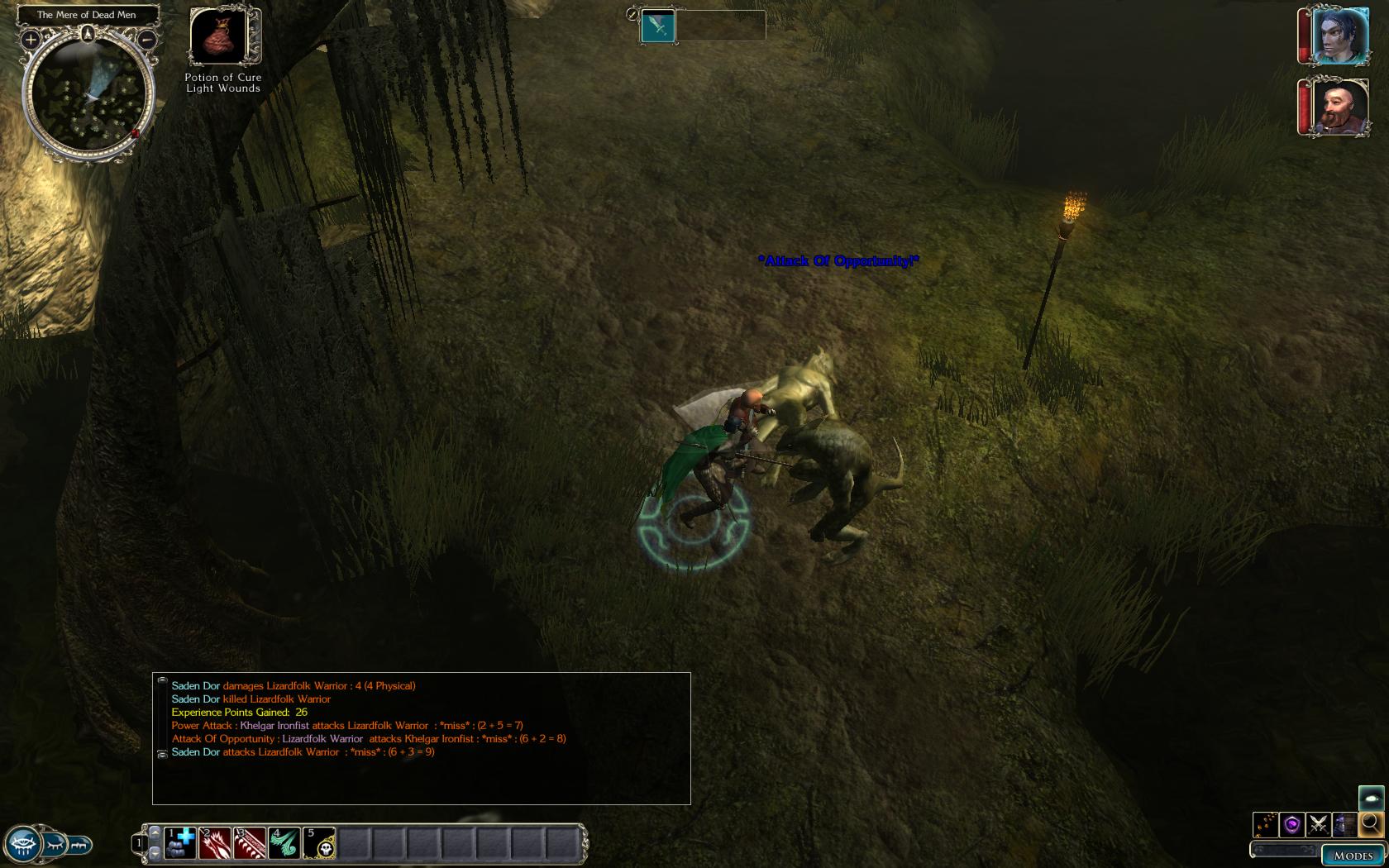Viewport: 1389px width, 868px height.
Task: Toggle the crossed swords combat mode
Action: [x=1319, y=824]
